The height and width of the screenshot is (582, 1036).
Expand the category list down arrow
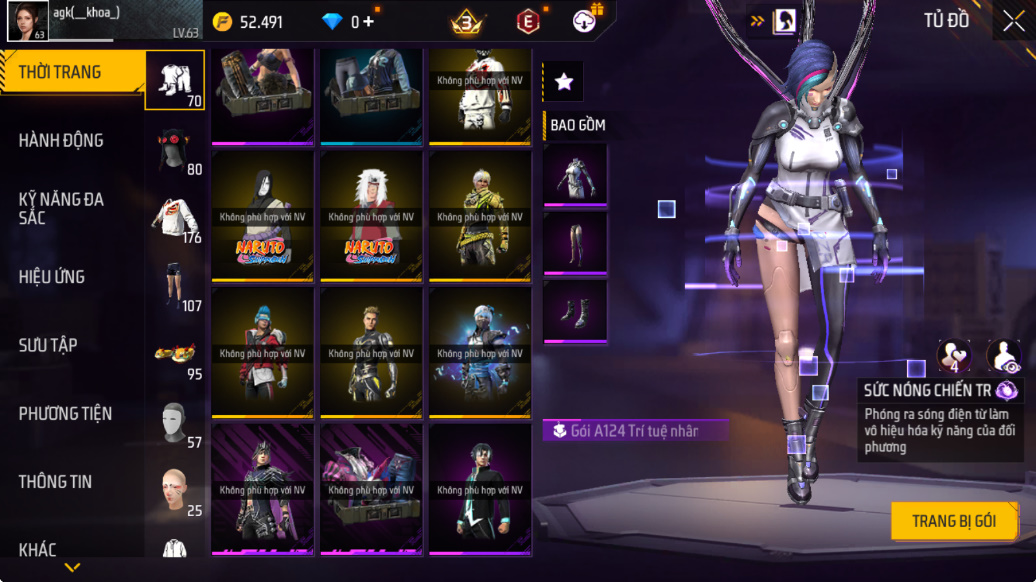[x=72, y=567]
